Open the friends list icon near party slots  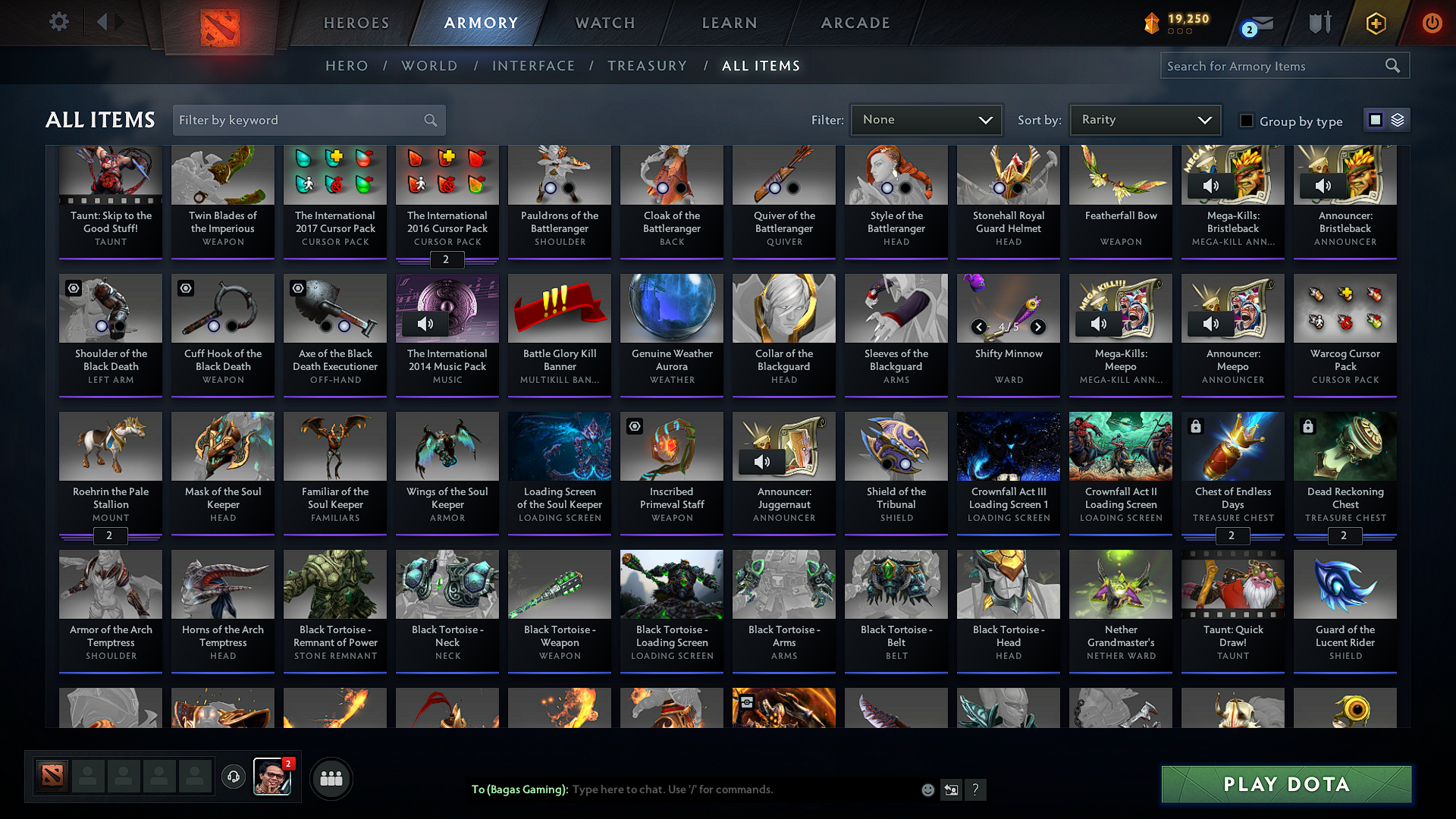(x=330, y=778)
